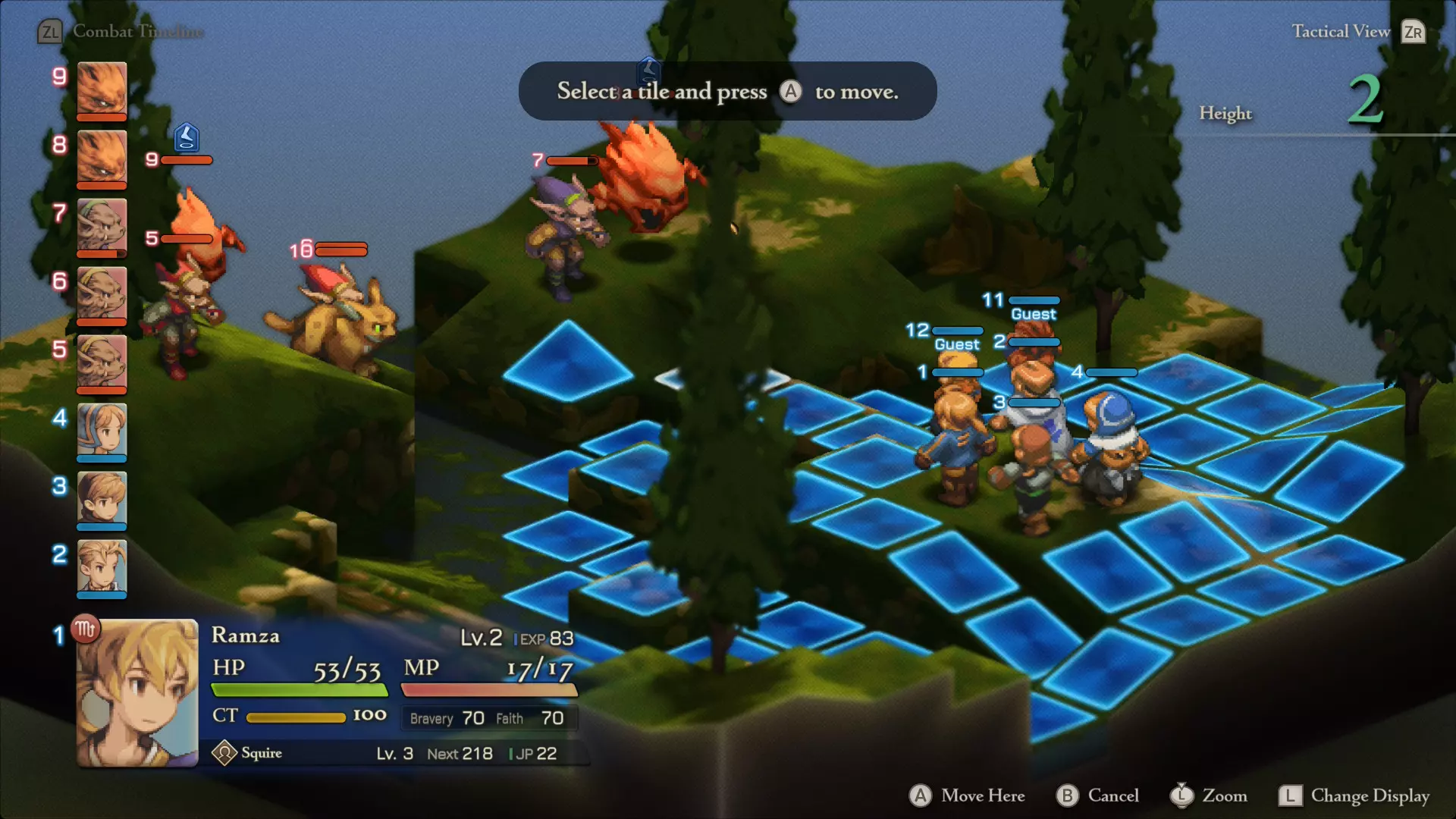Click the Squire job icon
The image size is (1456, 819).
click(x=224, y=753)
